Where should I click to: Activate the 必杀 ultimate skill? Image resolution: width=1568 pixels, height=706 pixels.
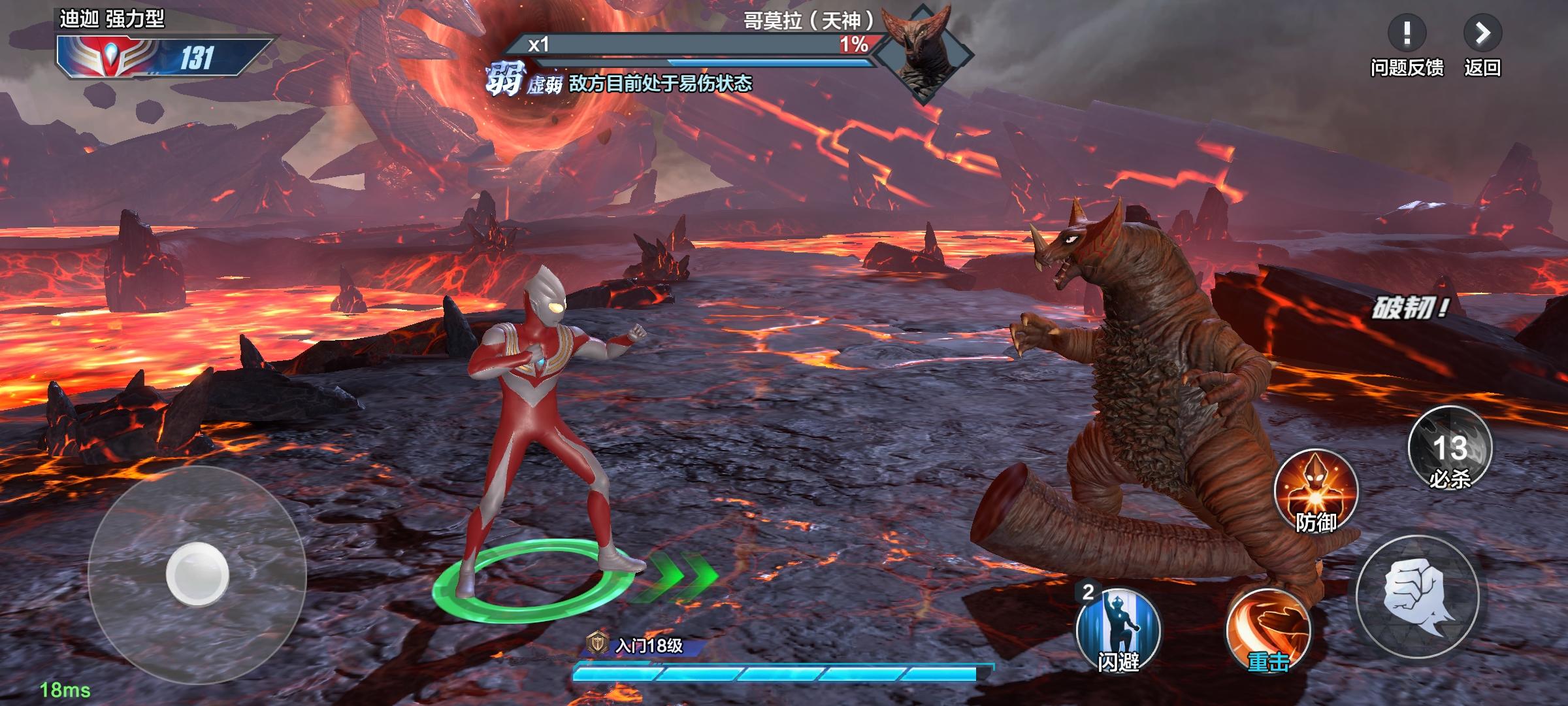(1450, 449)
